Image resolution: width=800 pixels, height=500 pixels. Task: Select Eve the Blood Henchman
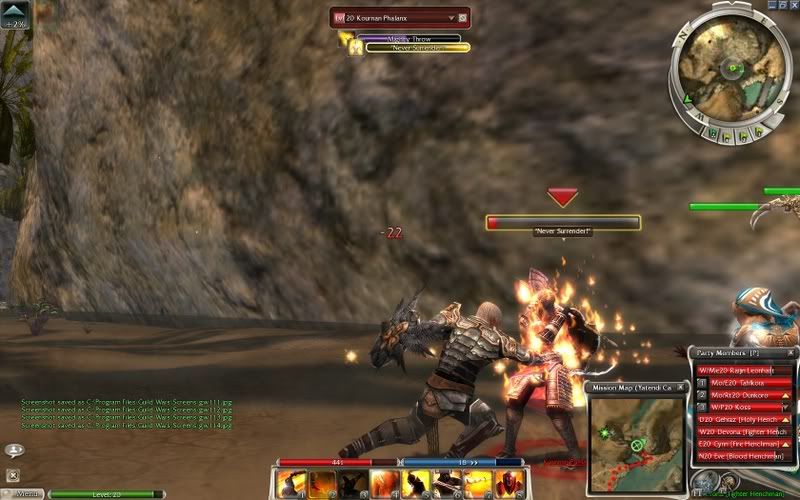pyautogui.click(x=742, y=456)
